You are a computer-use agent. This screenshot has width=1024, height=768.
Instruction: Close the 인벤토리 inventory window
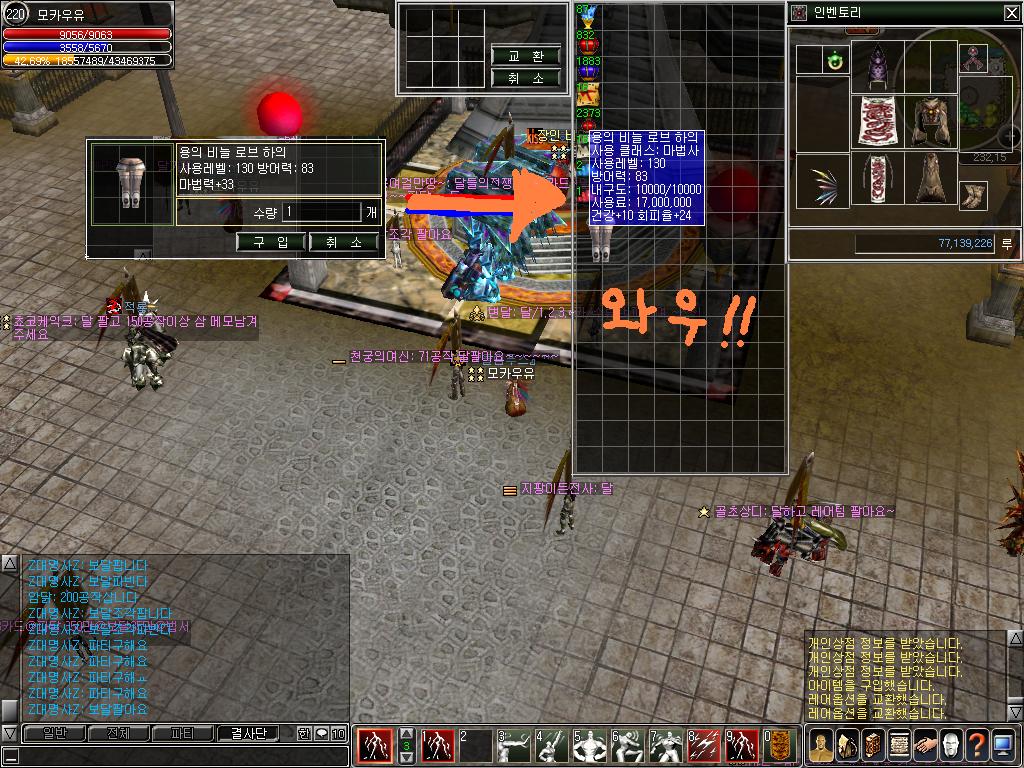[1011, 12]
